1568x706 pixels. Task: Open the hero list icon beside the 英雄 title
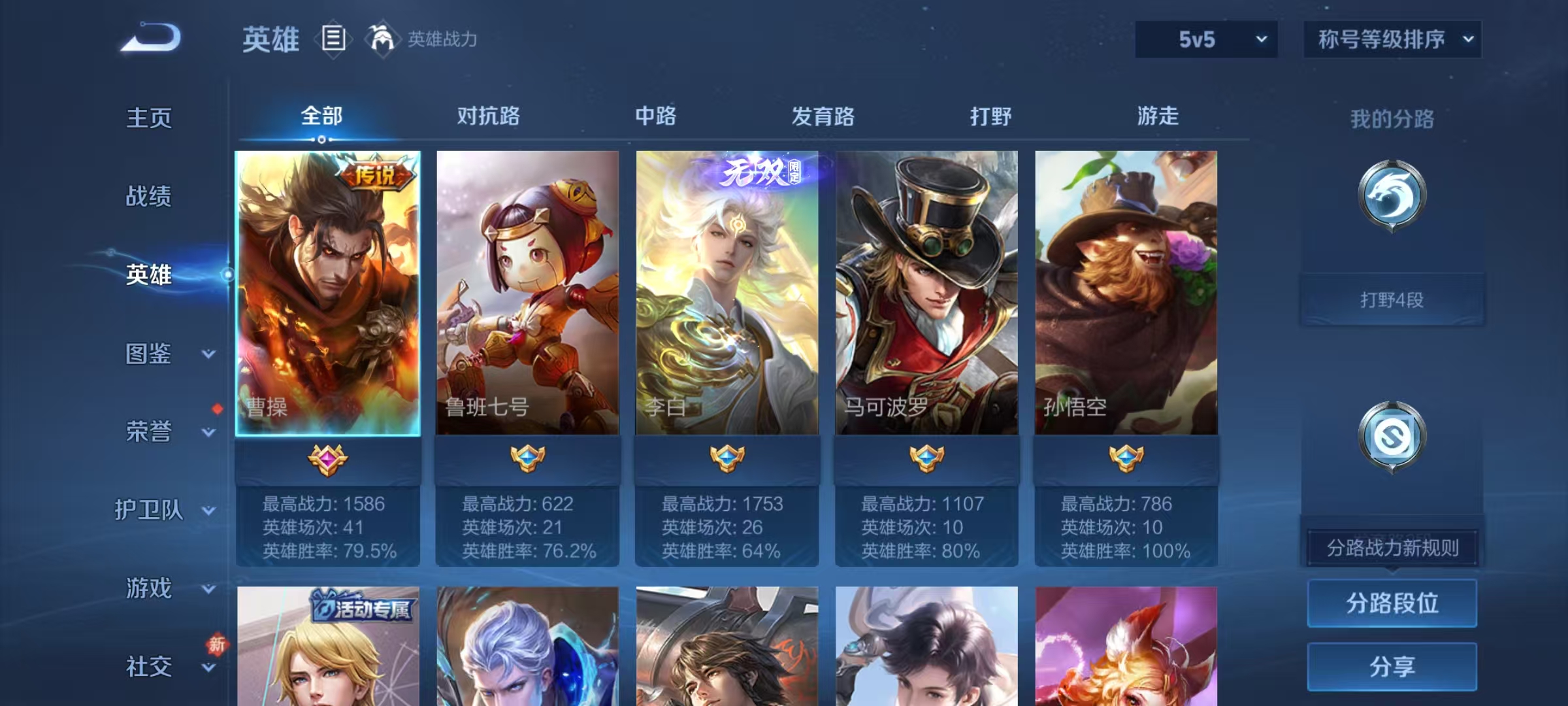pos(335,39)
